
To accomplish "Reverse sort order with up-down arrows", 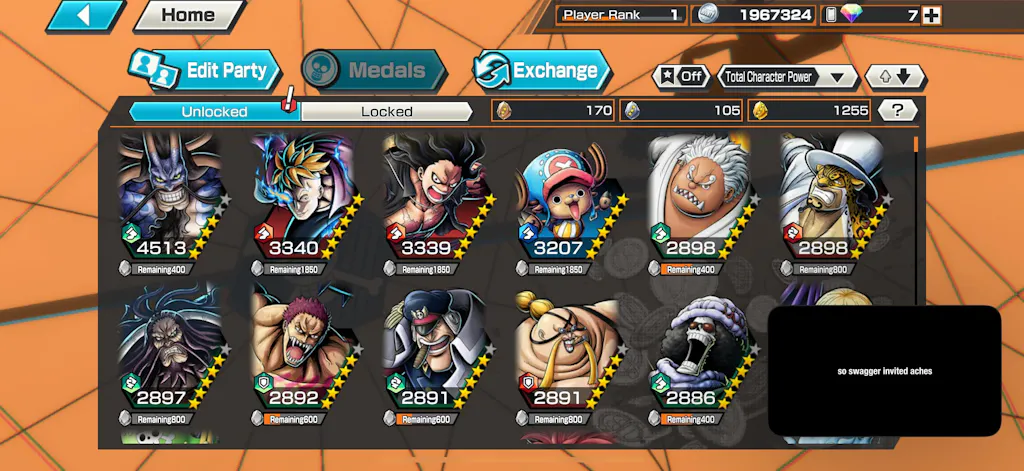I will (x=894, y=76).
